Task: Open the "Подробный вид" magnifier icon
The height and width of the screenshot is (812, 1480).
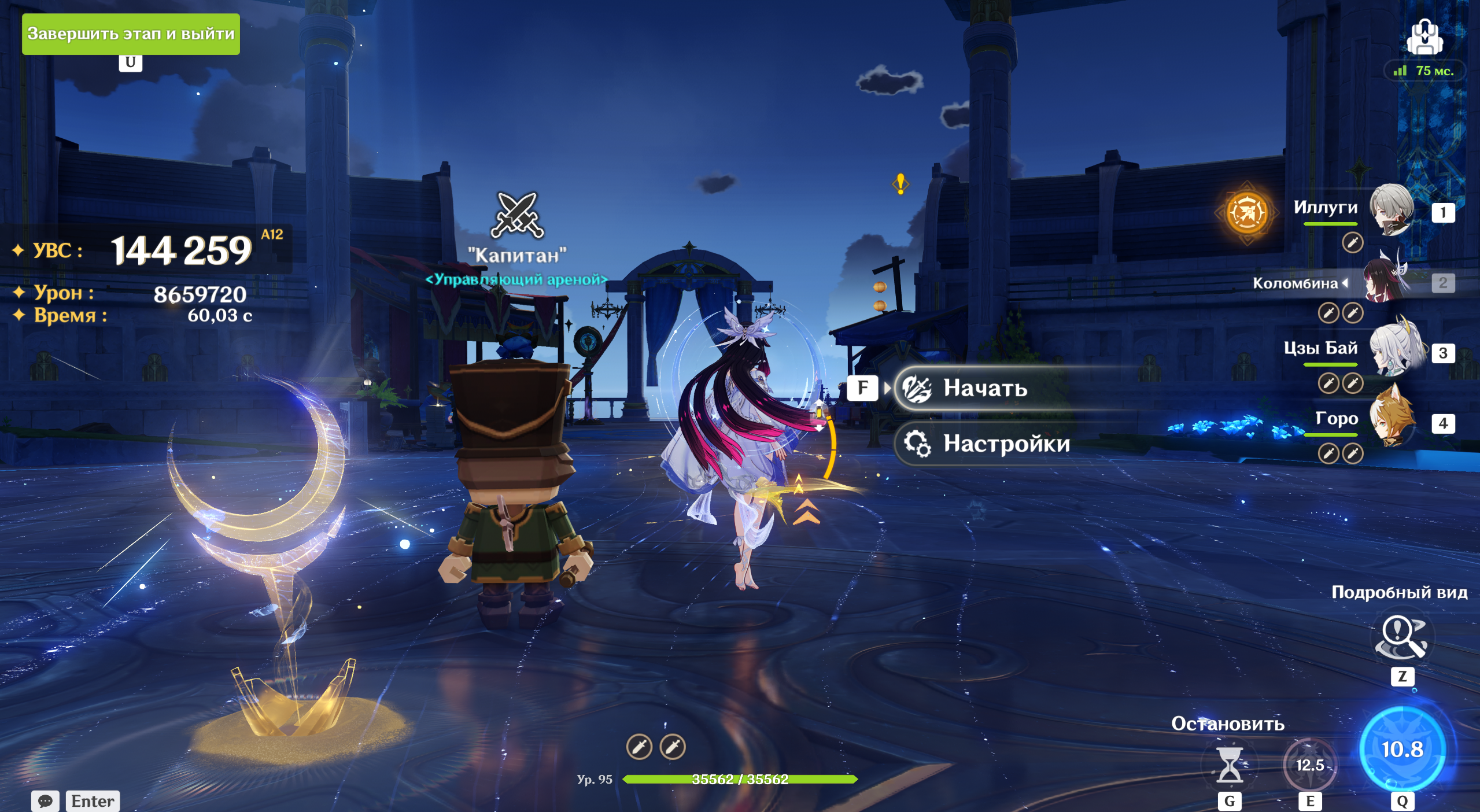Action: 1401,636
